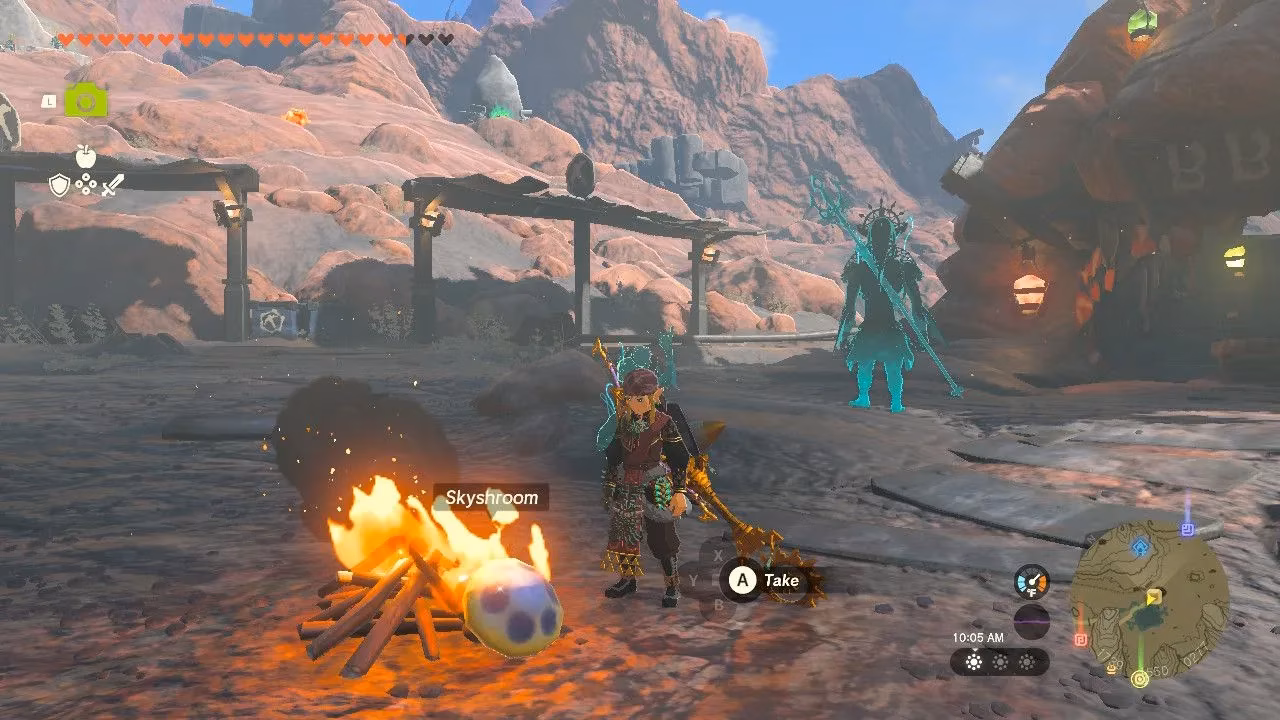Click the red pin marker beside the minimap
The image size is (1280, 720).
pyautogui.click(x=1081, y=639)
